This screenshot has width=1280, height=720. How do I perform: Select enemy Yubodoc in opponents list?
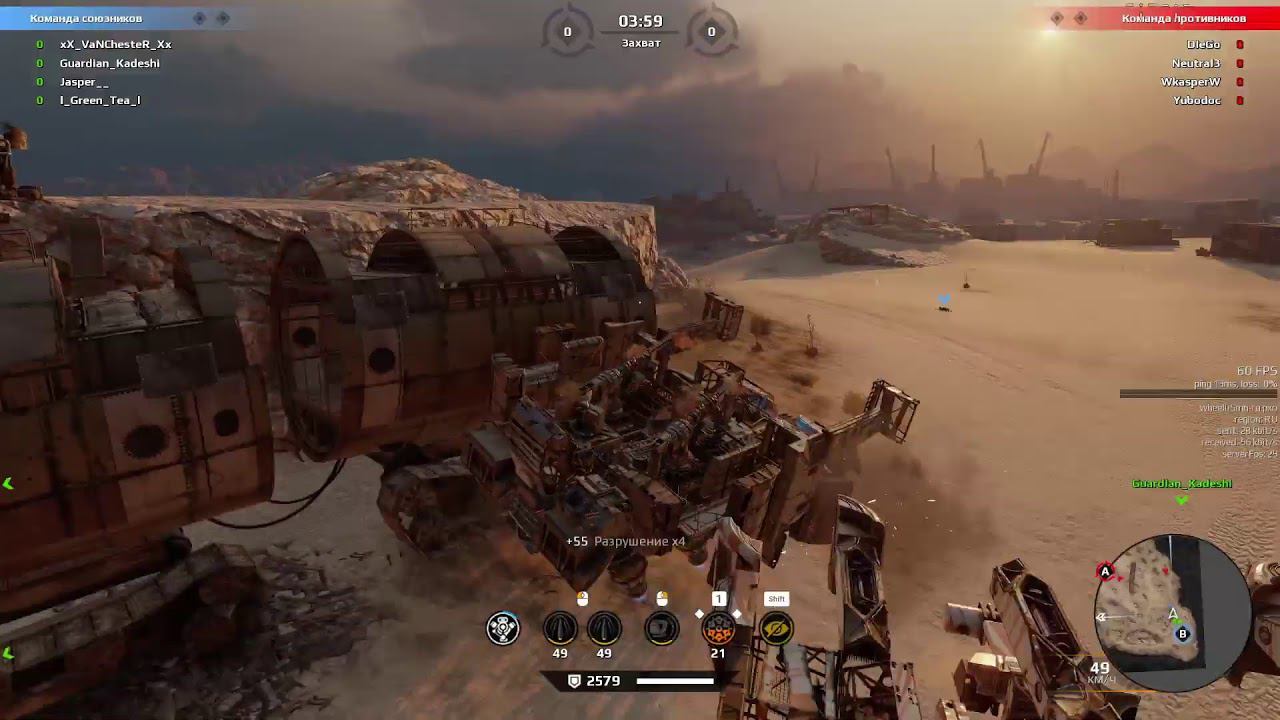pyautogui.click(x=1196, y=100)
